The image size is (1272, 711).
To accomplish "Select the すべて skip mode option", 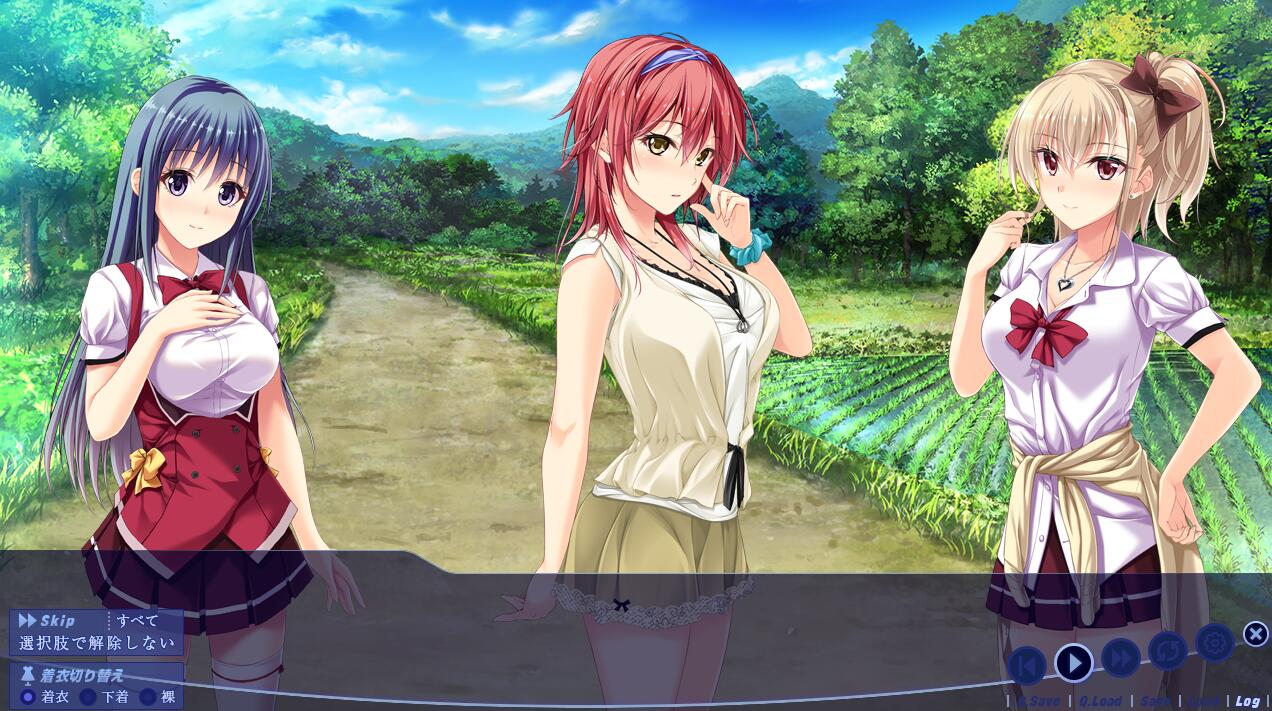I will click(138, 621).
